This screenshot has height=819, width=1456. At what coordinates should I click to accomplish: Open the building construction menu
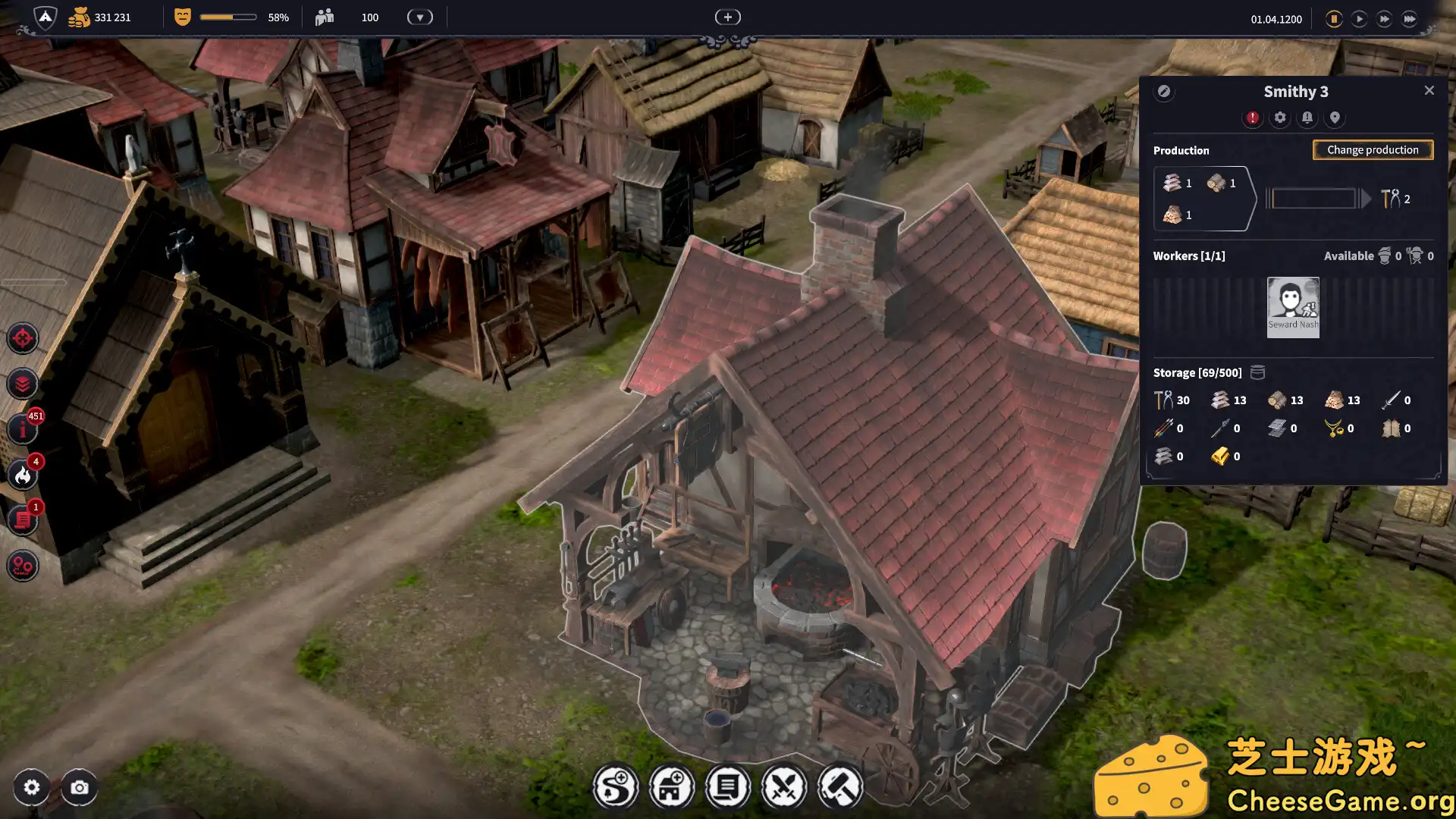click(x=672, y=786)
